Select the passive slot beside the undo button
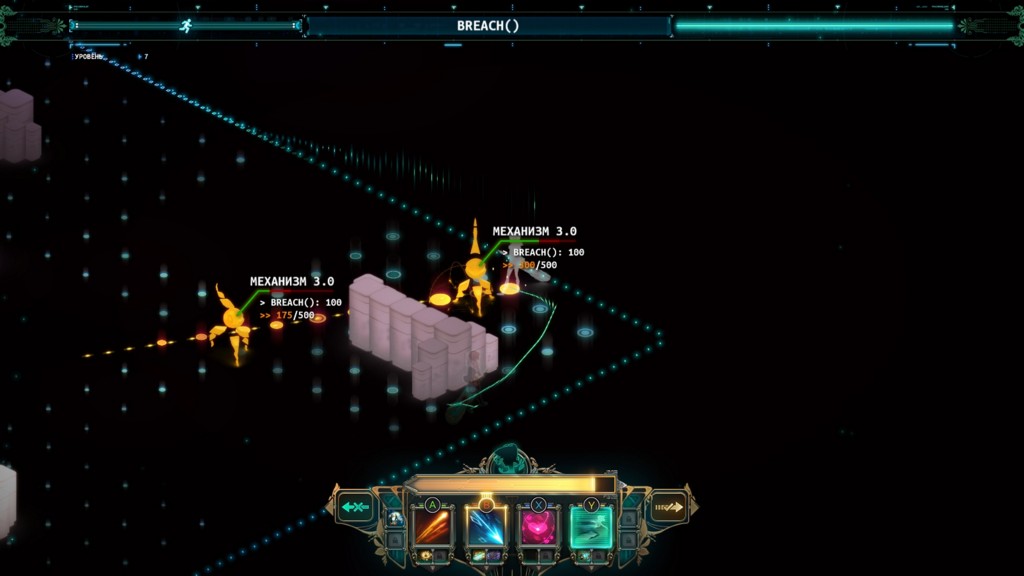This screenshot has height=576, width=1024. 396,518
